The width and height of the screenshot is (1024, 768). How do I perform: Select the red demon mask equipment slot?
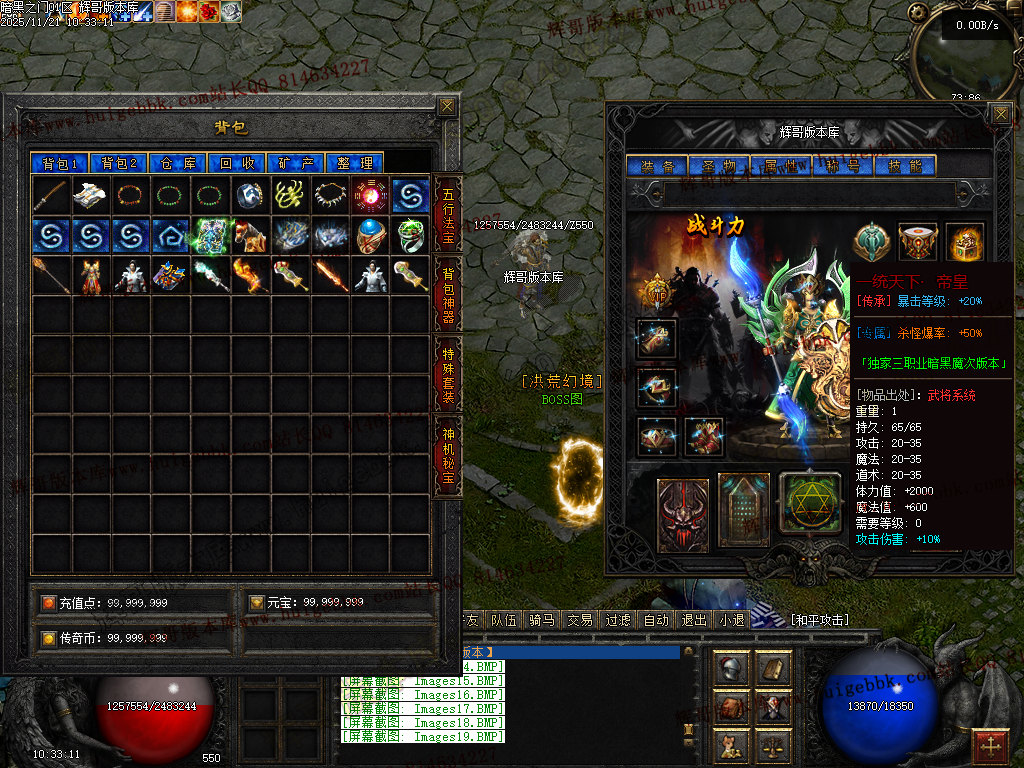683,515
